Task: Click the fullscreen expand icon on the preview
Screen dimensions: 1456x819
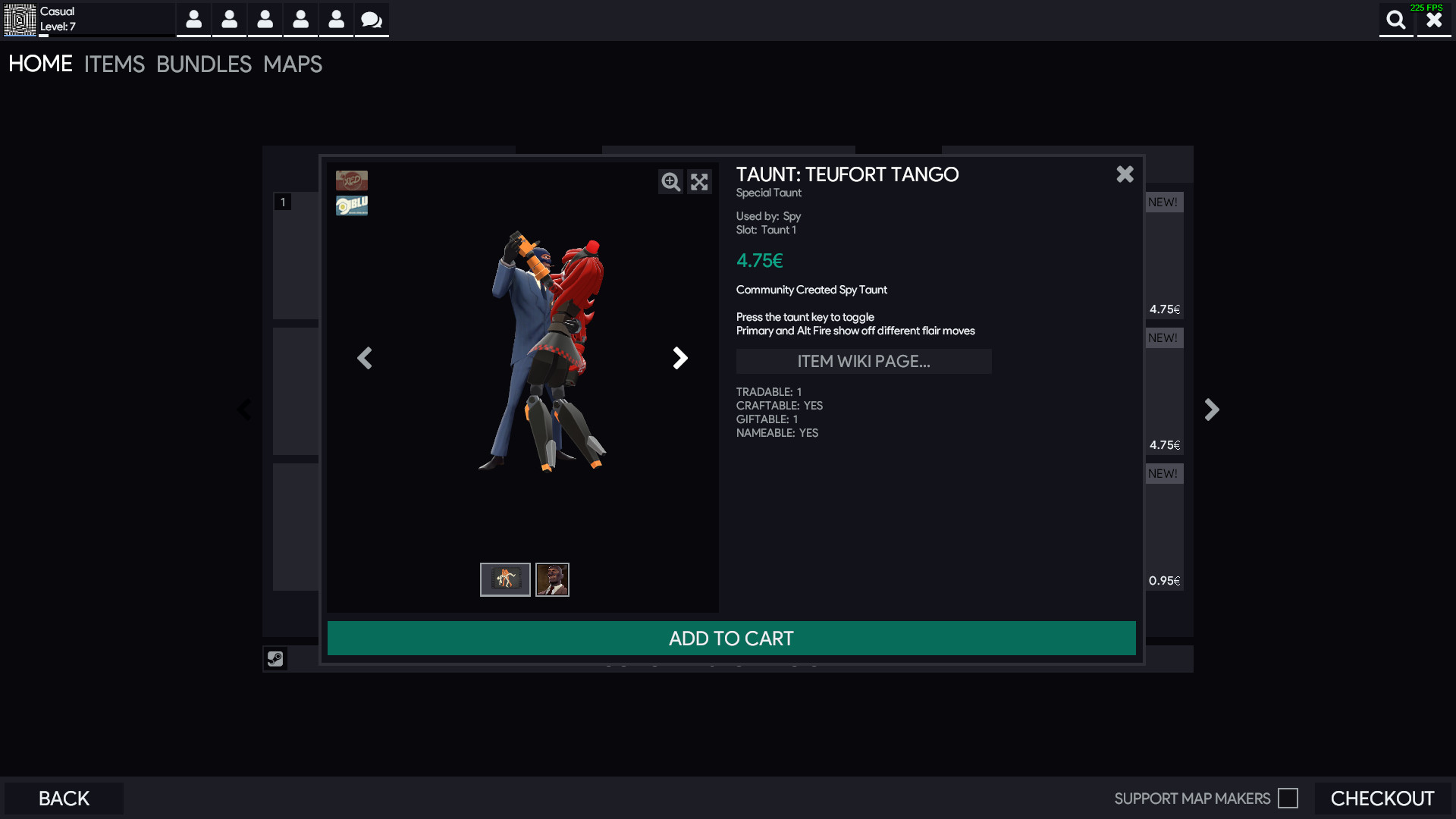Action: 699,182
